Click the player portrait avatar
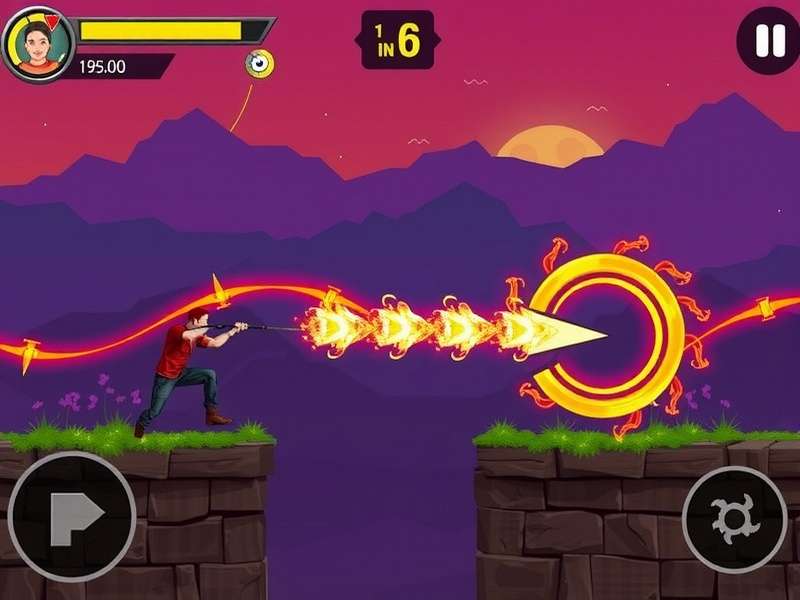This screenshot has height=600, width=800. [38, 44]
